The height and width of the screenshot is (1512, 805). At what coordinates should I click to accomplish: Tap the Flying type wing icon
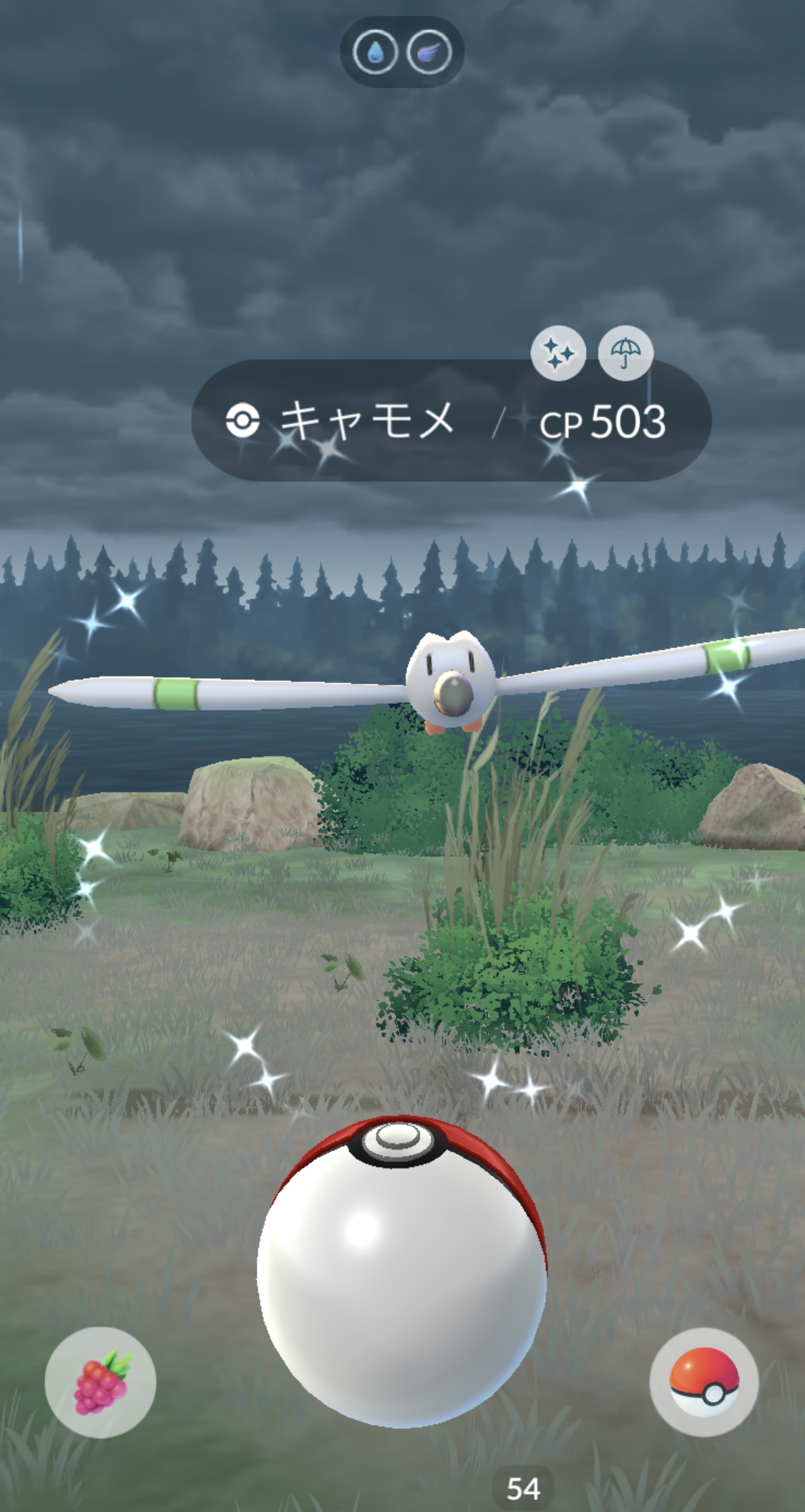[429, 52]
